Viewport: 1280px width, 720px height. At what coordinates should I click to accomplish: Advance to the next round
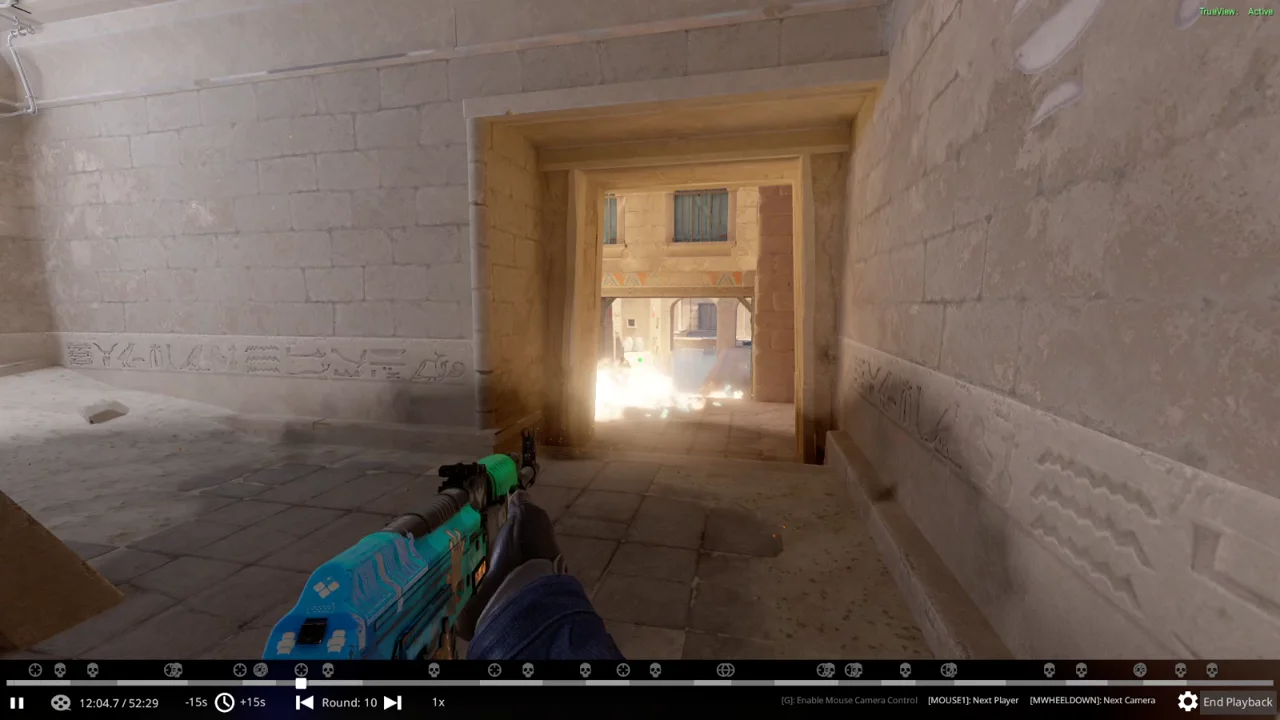point(392,702)
